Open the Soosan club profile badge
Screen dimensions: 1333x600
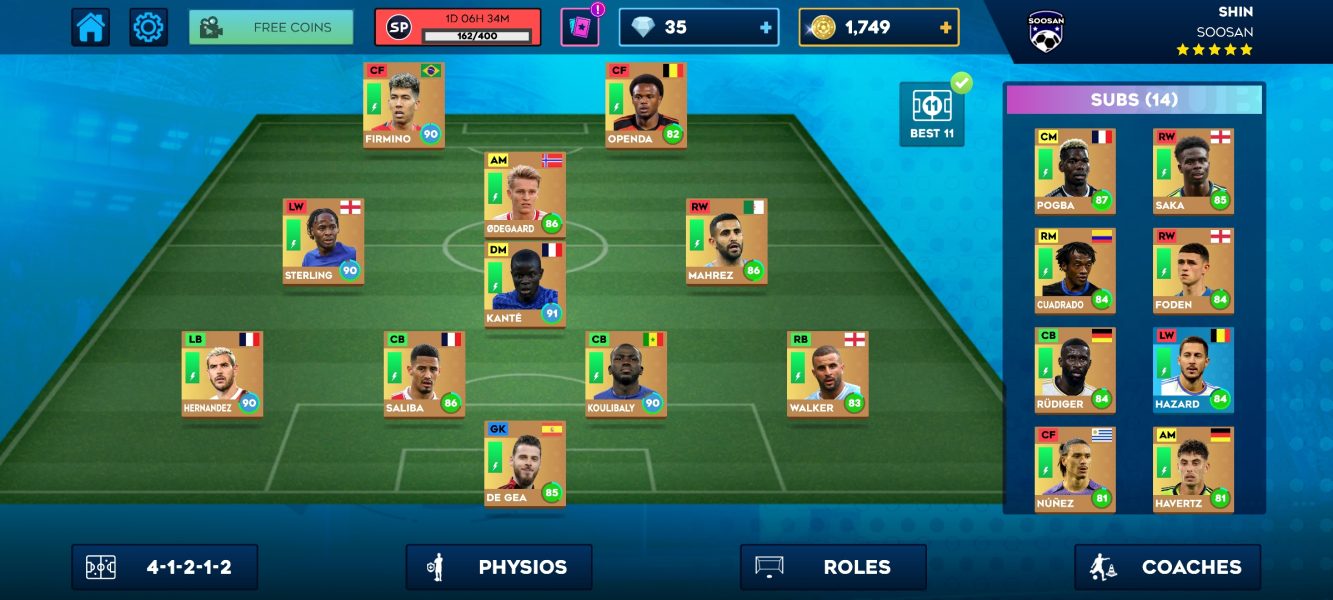coord(1045,31)
